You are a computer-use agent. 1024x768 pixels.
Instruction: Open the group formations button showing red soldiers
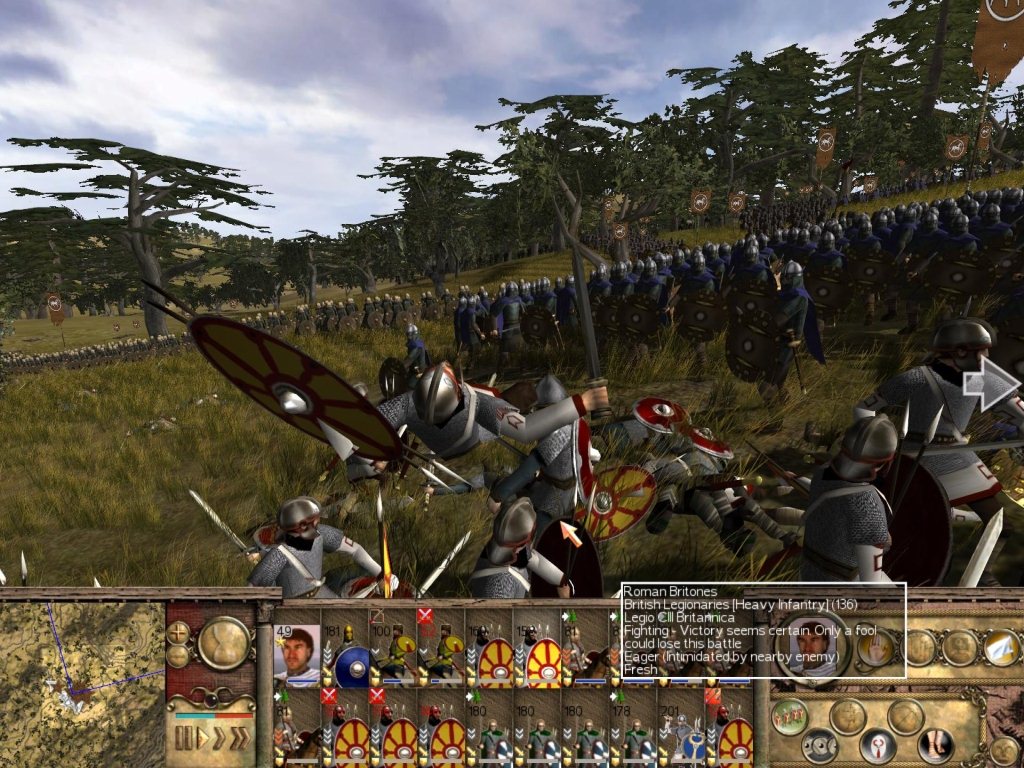point(790,717)
